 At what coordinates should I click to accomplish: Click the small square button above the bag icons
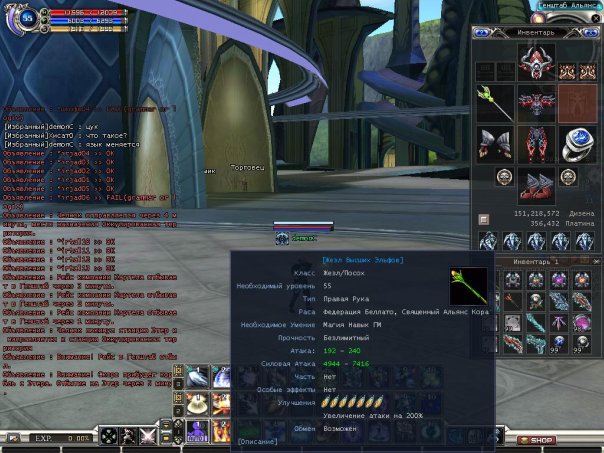(x=484, y=218)
